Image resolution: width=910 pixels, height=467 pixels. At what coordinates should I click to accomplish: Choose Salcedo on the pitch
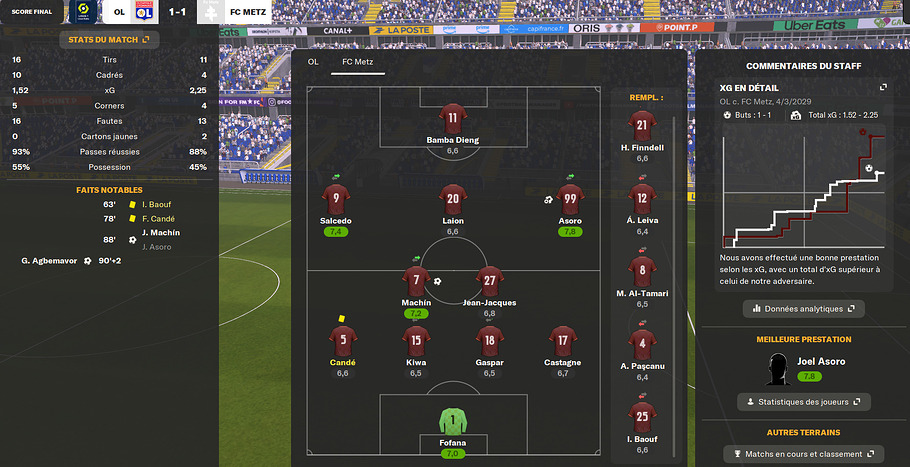point(336,198)
